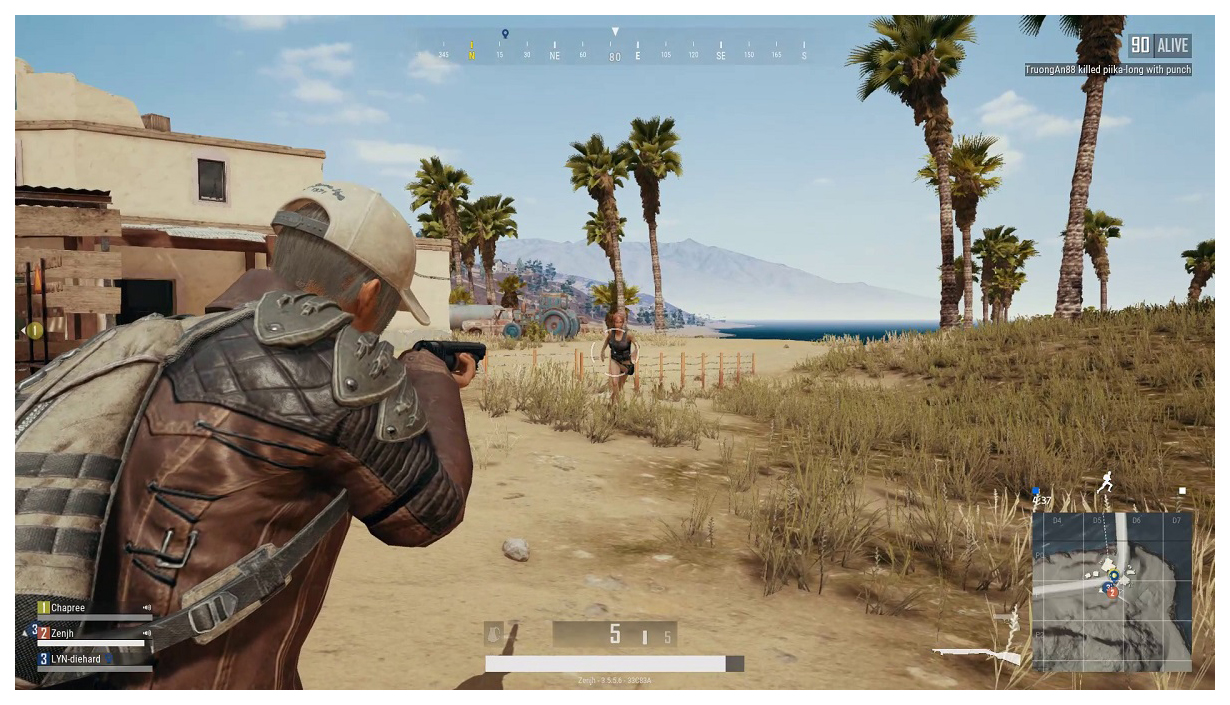Select the blue waypoint marker on the compass
This screenshot has height=705, width=1230.
(x=505, y=34)
